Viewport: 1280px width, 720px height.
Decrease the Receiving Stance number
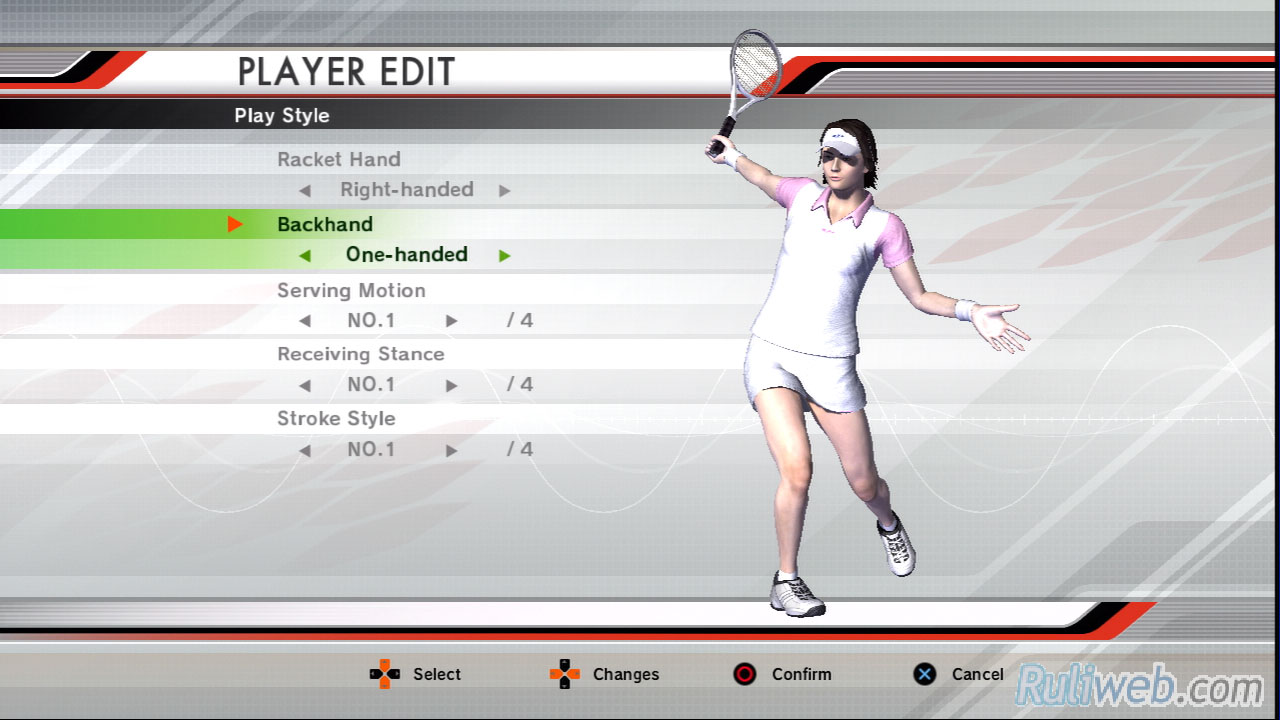coord(305,385)
